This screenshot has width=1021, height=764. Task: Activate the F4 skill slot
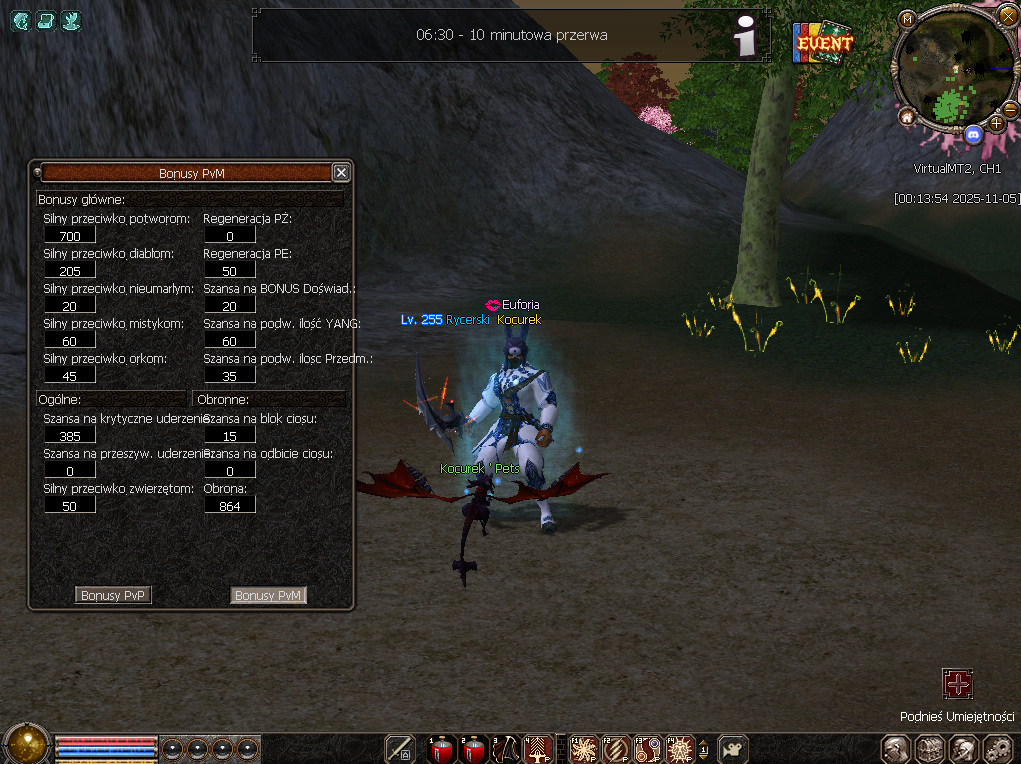[680, 749]
